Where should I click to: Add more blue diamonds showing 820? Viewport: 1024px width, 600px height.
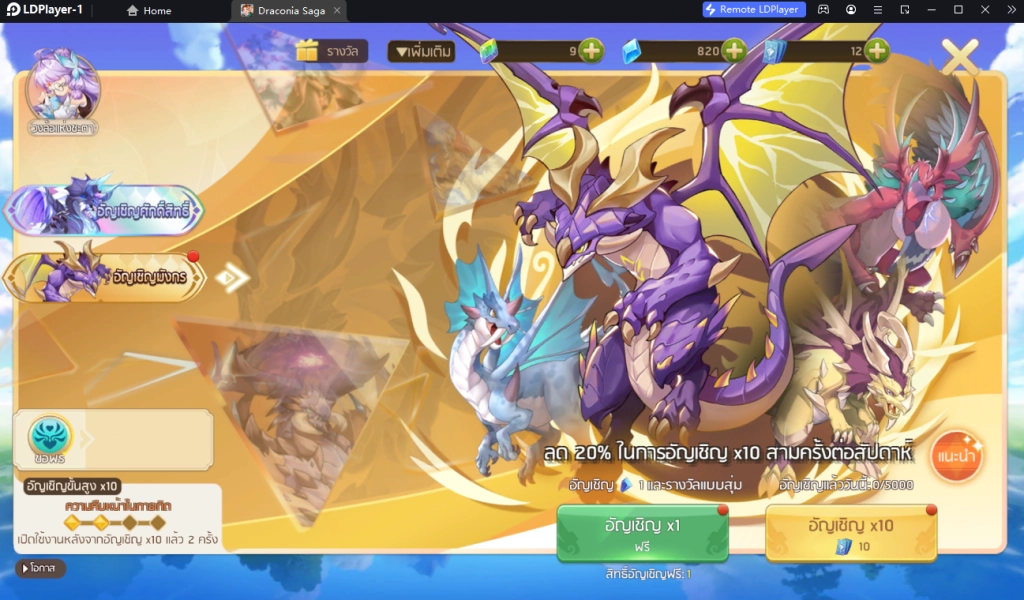click(x=734, y=51)
